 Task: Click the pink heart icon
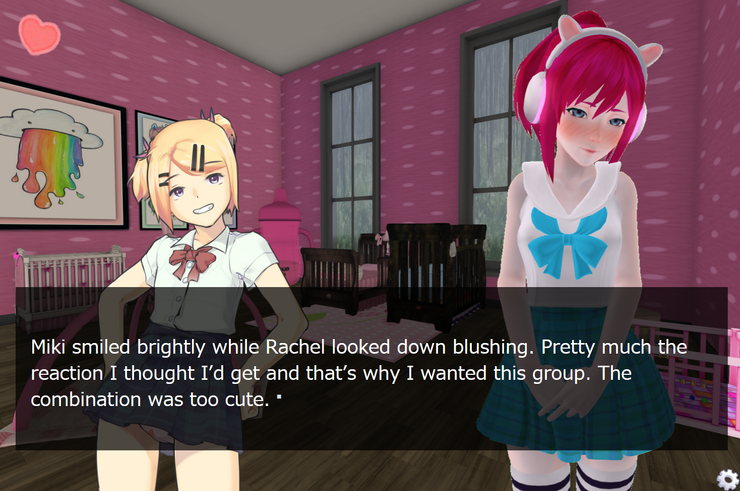40,35
